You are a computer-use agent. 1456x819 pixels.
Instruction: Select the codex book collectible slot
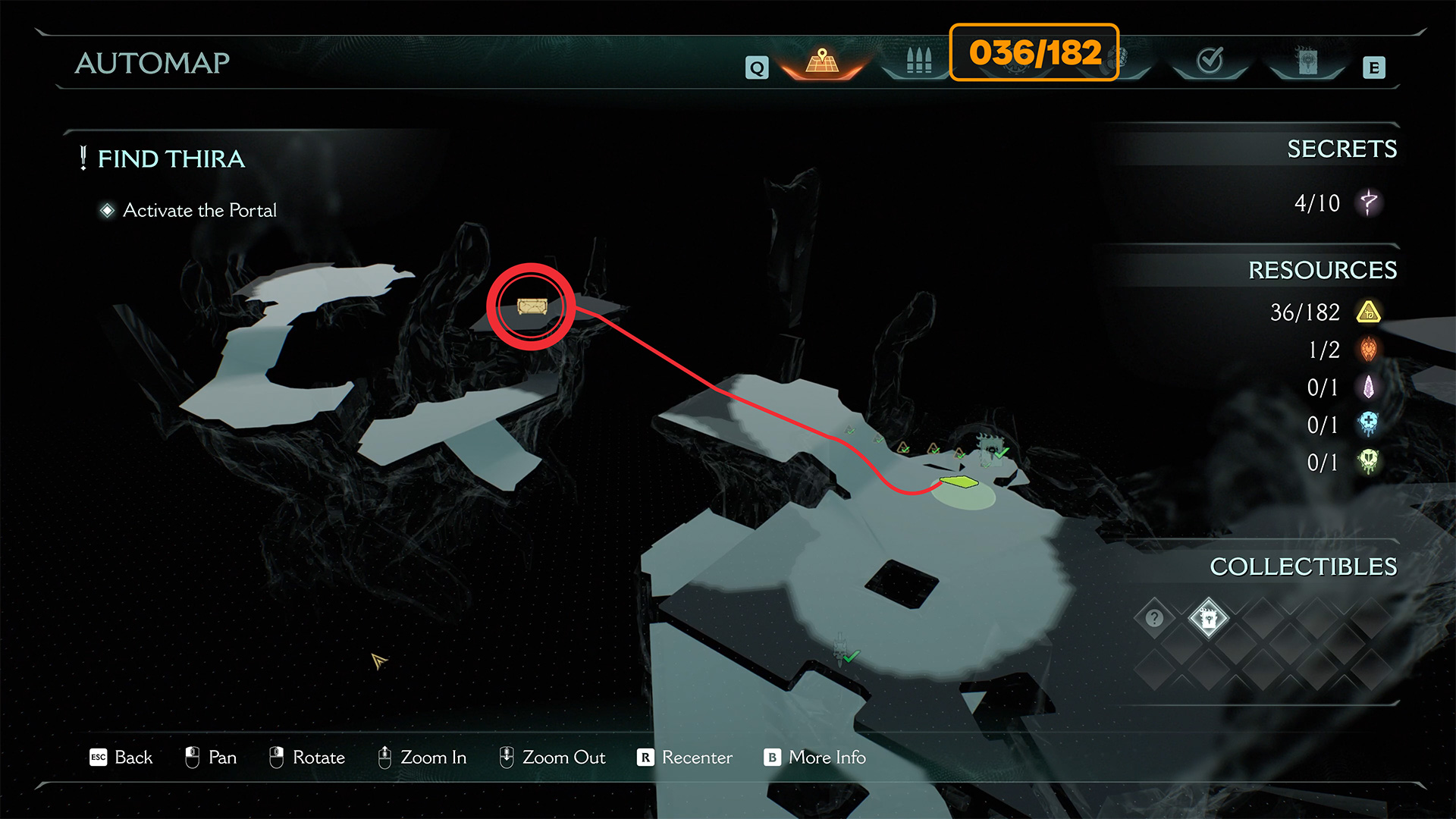[1208, 618]
